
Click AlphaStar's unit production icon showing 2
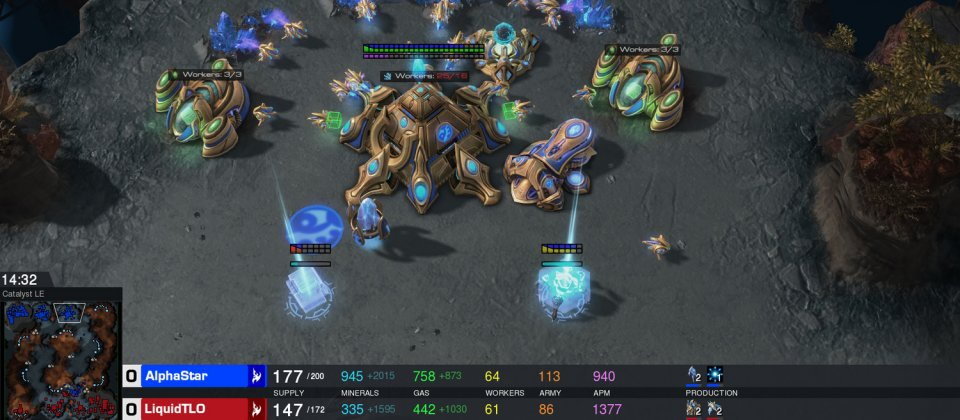click(x=694, y=375)
